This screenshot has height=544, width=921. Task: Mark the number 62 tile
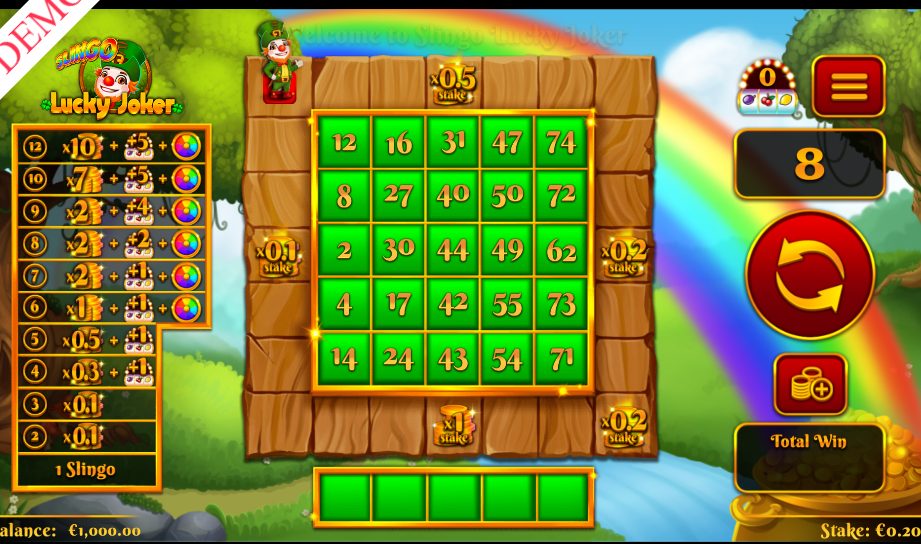pos(562,250)
